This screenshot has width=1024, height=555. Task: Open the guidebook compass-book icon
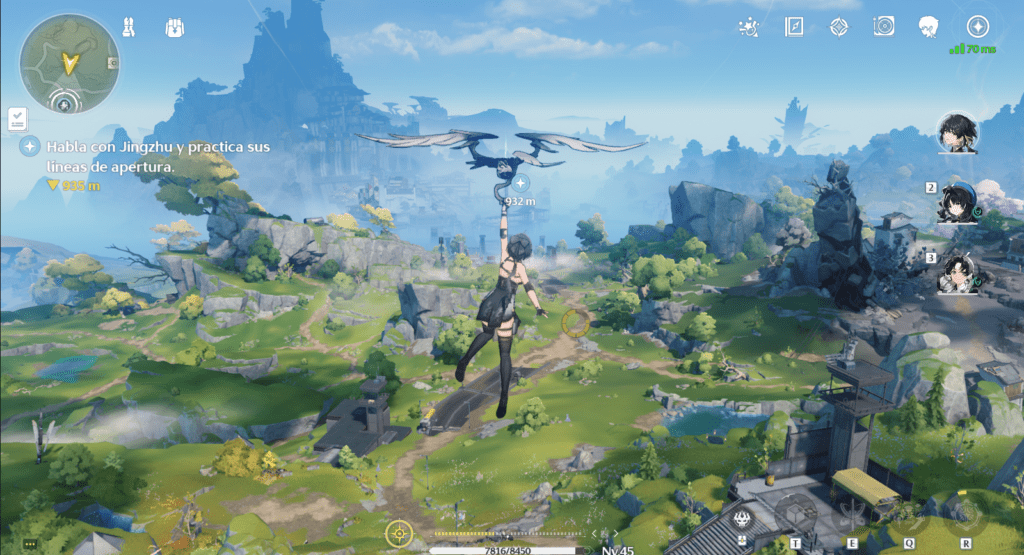794,26
